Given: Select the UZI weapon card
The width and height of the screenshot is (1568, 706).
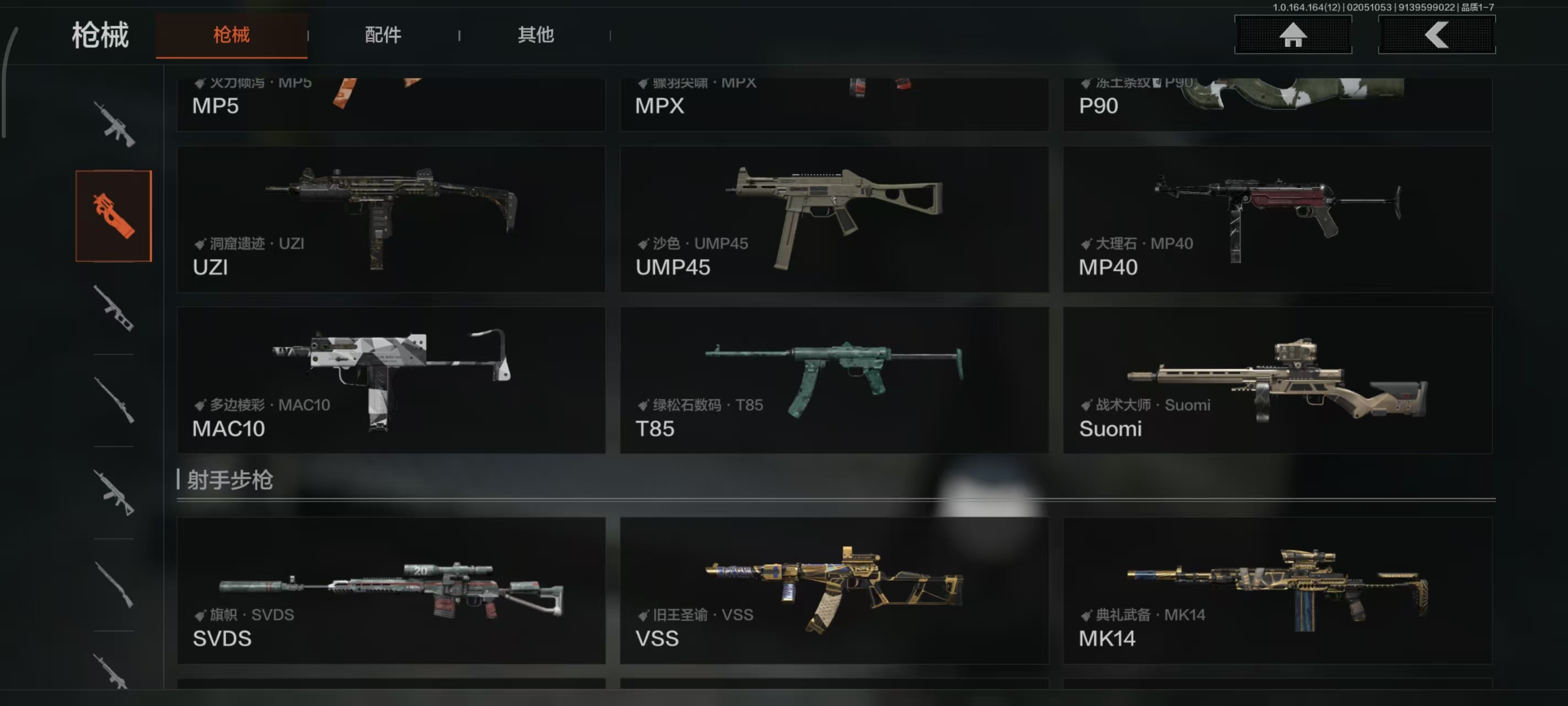Looking at the screenshot, I should click(391, 218).
